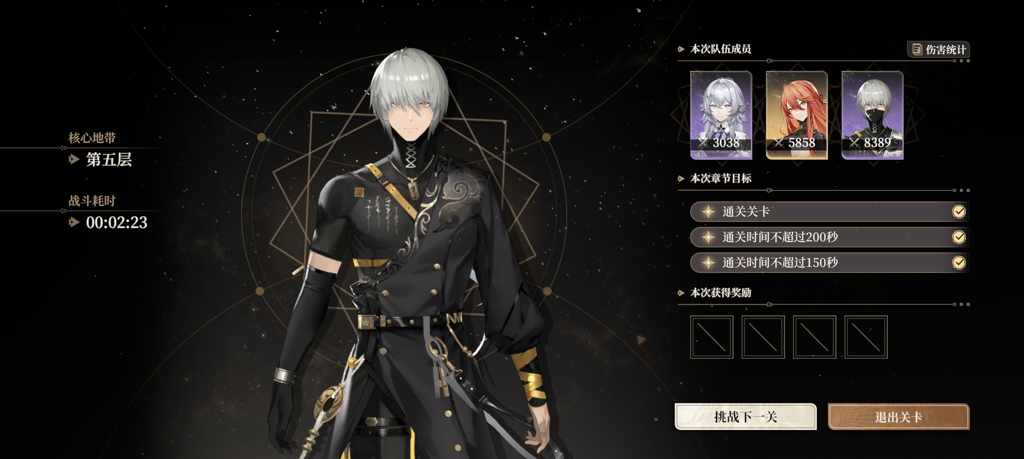Click the 通关关卡 objective row
This screenshot has height=459, width=1024.
pyautogui.click(x=829, y=212)
